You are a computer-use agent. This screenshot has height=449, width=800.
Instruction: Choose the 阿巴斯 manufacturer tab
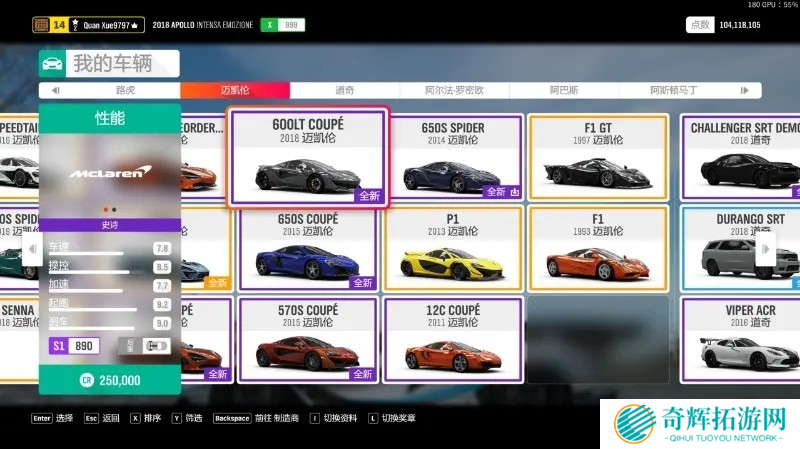pos(563,90)
